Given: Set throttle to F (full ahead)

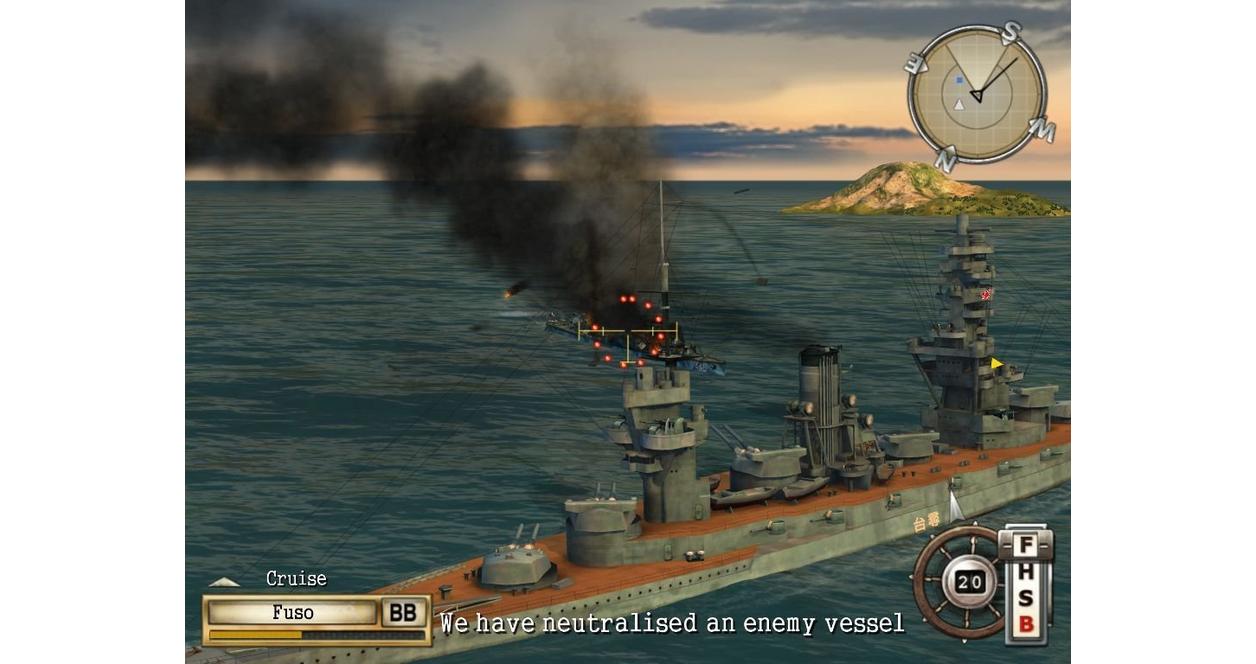Looking at the screenshot, I should 1025,546.
